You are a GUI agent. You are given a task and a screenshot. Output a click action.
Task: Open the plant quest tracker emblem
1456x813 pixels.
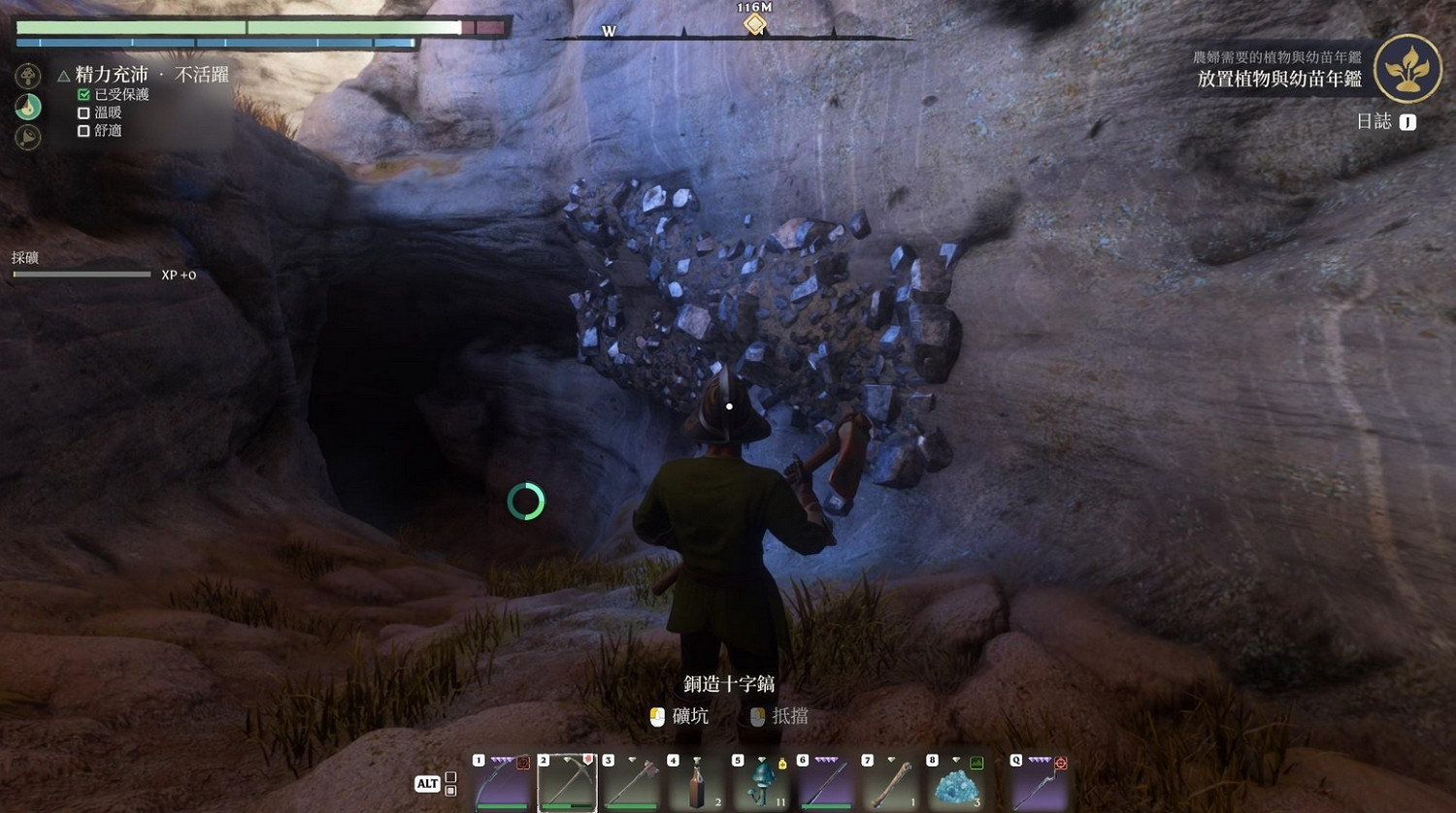(1407, 69)
